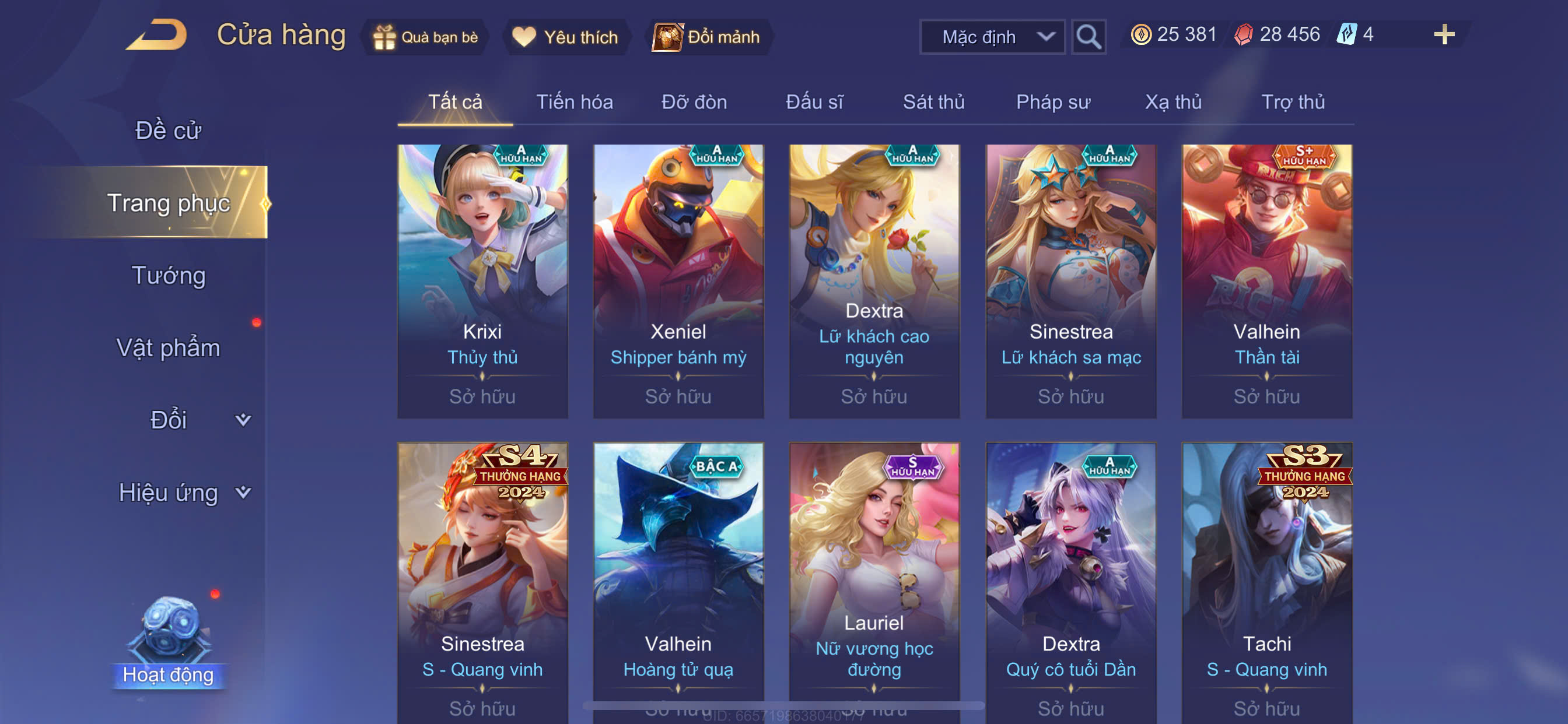Go to the Tướng heroes section
Viewport: 1568px width, 724px height.
(168, 275)
